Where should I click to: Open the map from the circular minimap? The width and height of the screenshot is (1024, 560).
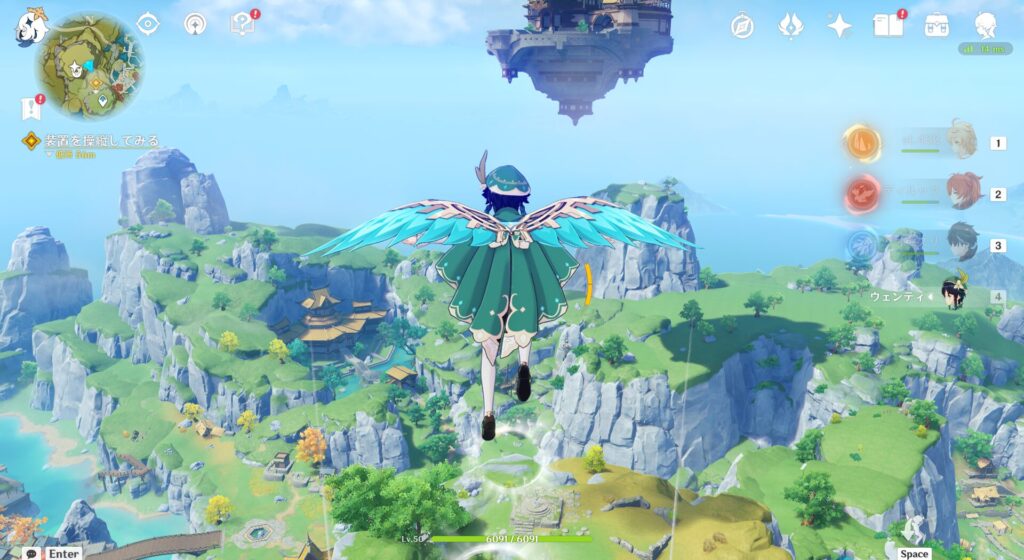pyautogui.click(x=90, y=66)
